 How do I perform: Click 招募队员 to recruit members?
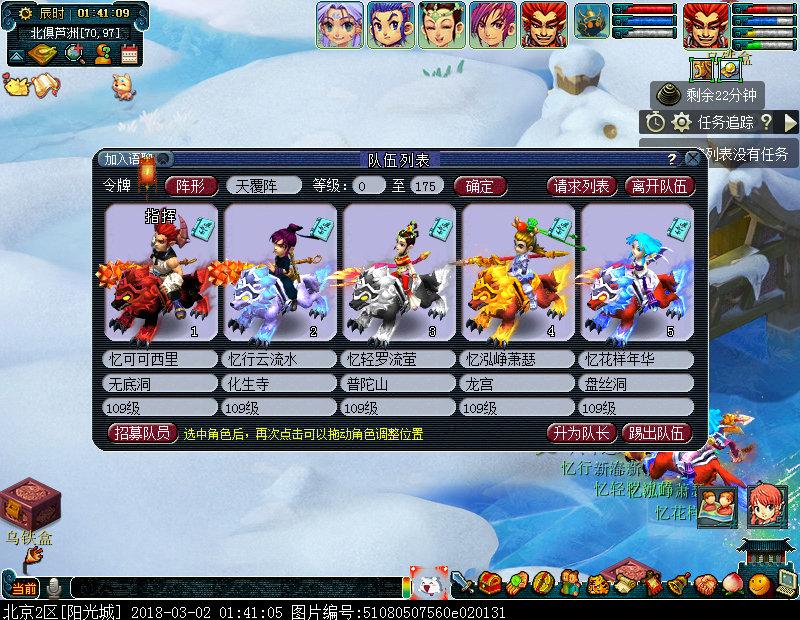tap(141, 433)
